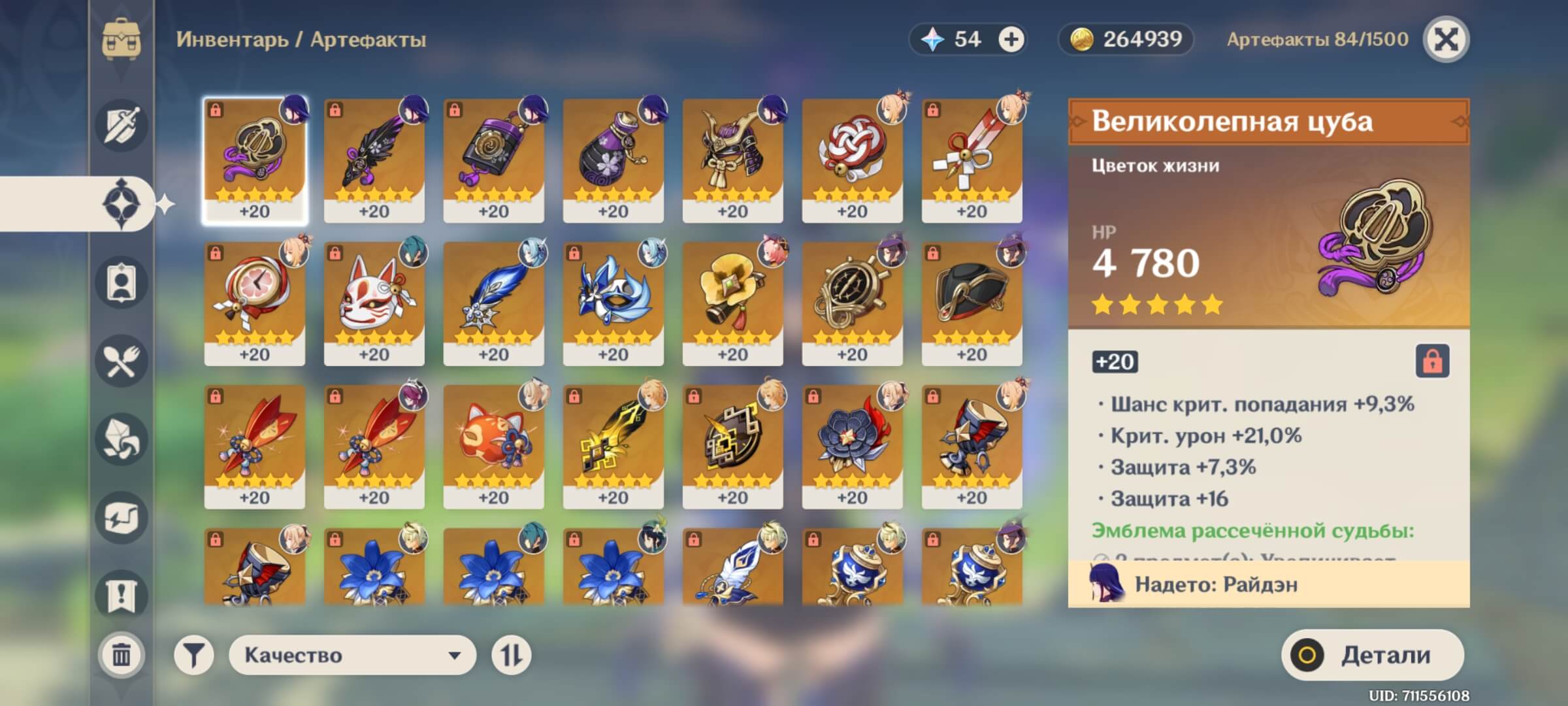This screenshot has width=1568, height=706.
Task: Switch to the Materials tab
Action: coord(122,439)
